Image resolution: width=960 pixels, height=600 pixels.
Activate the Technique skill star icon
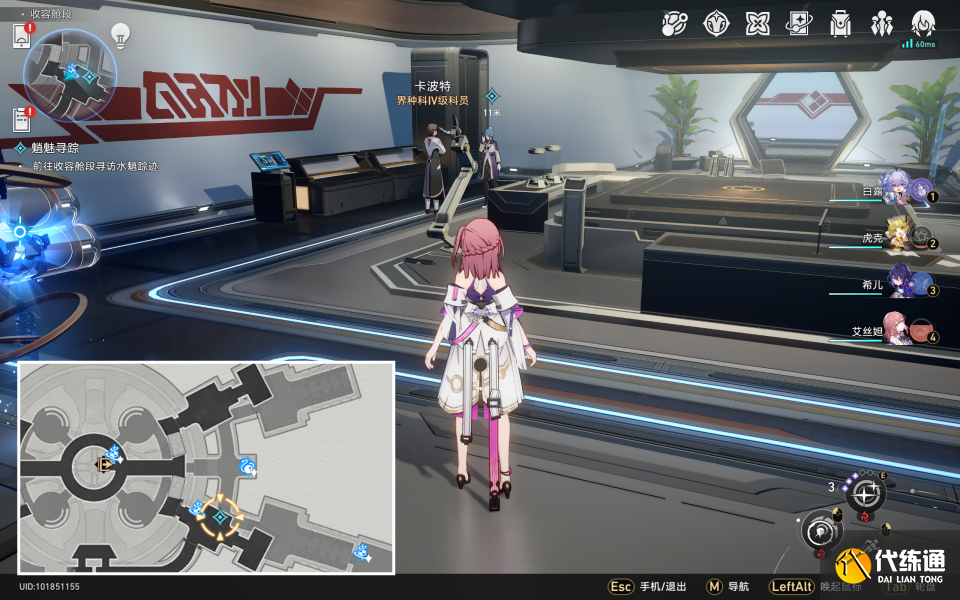pos(865,492)
